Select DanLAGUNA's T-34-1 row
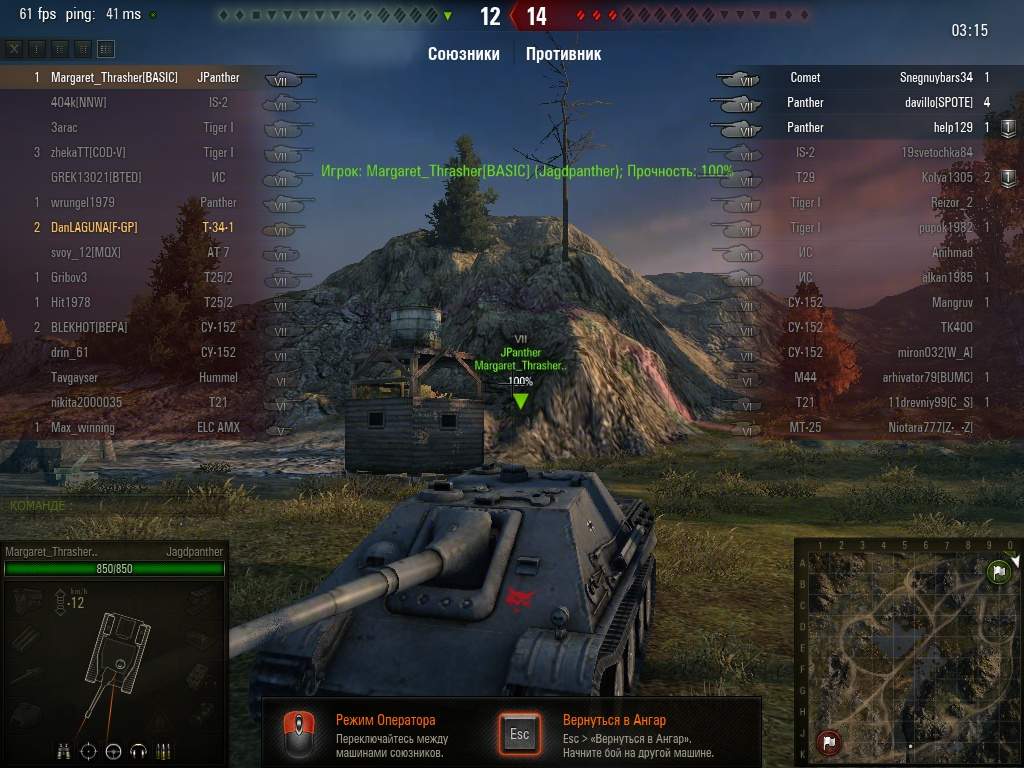The image size is (1024, 768). coord(140,227)
